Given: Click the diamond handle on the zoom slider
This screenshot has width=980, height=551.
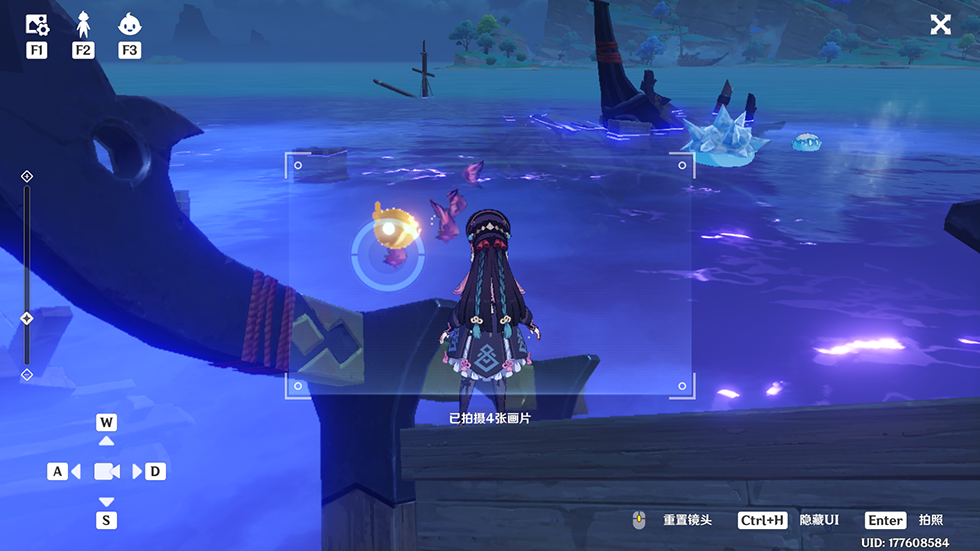Looking at the screenshot, I should click(27, 318).
